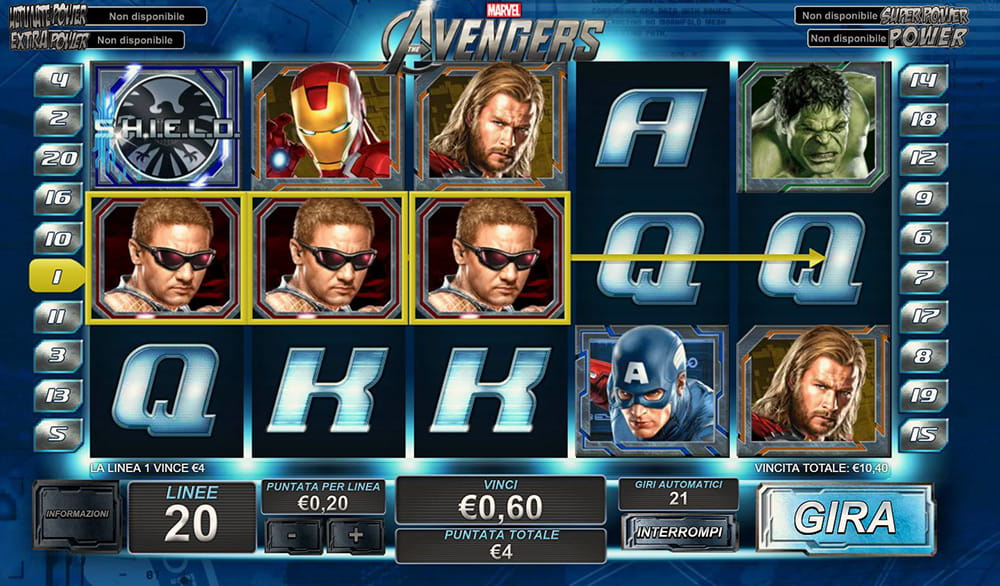Choose payline 20 on the left side
Viewport: 1000px width, 586px height.
click(59, 158)
